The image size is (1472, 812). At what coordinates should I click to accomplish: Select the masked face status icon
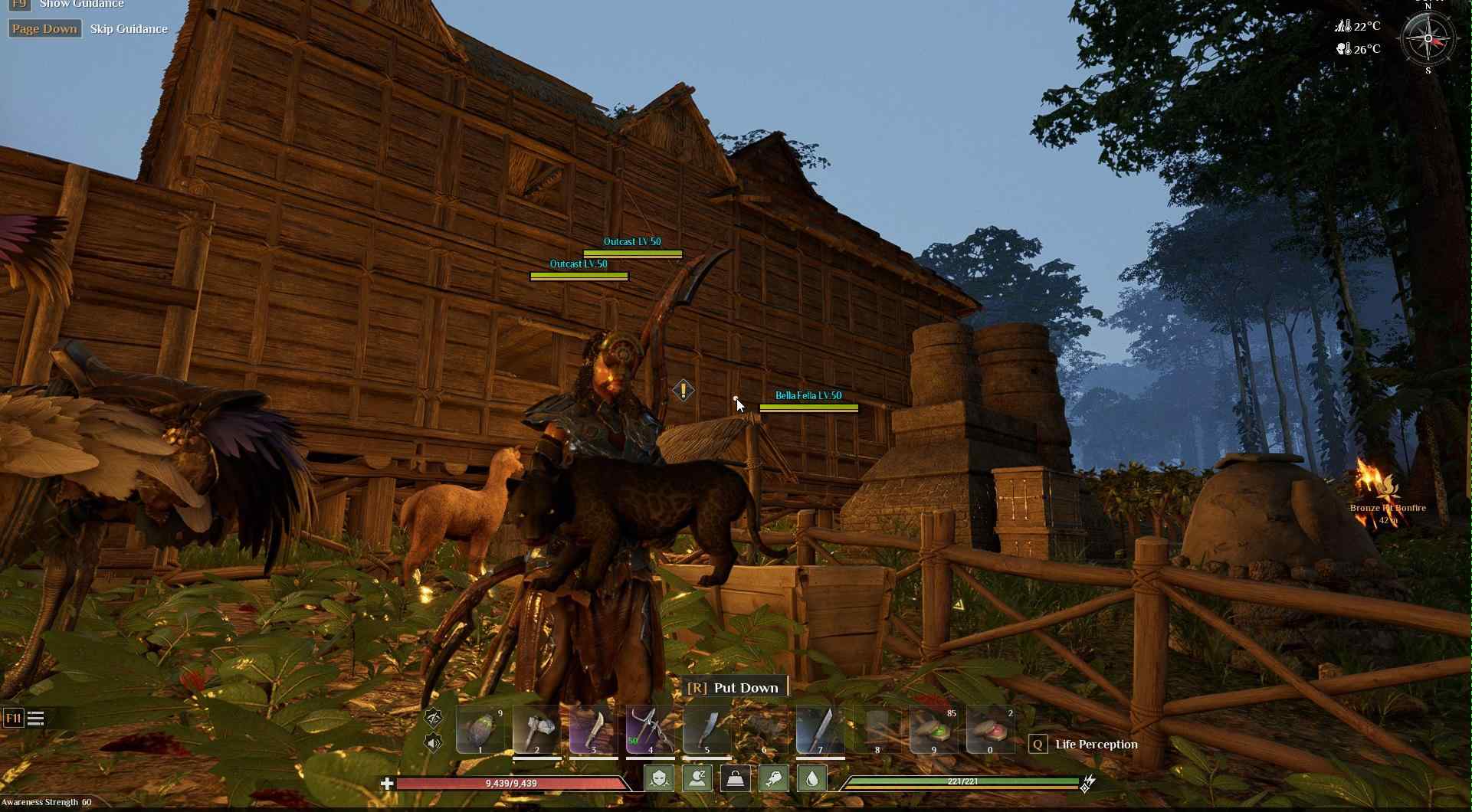tap(659, 778)
